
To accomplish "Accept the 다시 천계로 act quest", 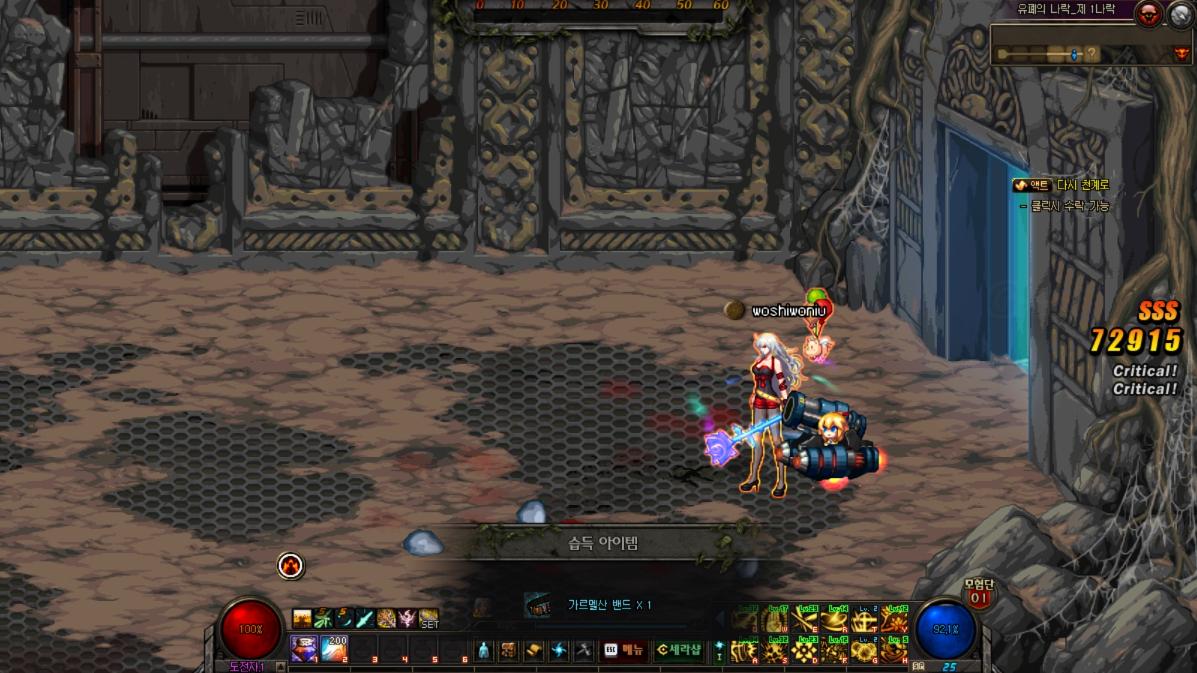I will click(x=1060, y=185).
